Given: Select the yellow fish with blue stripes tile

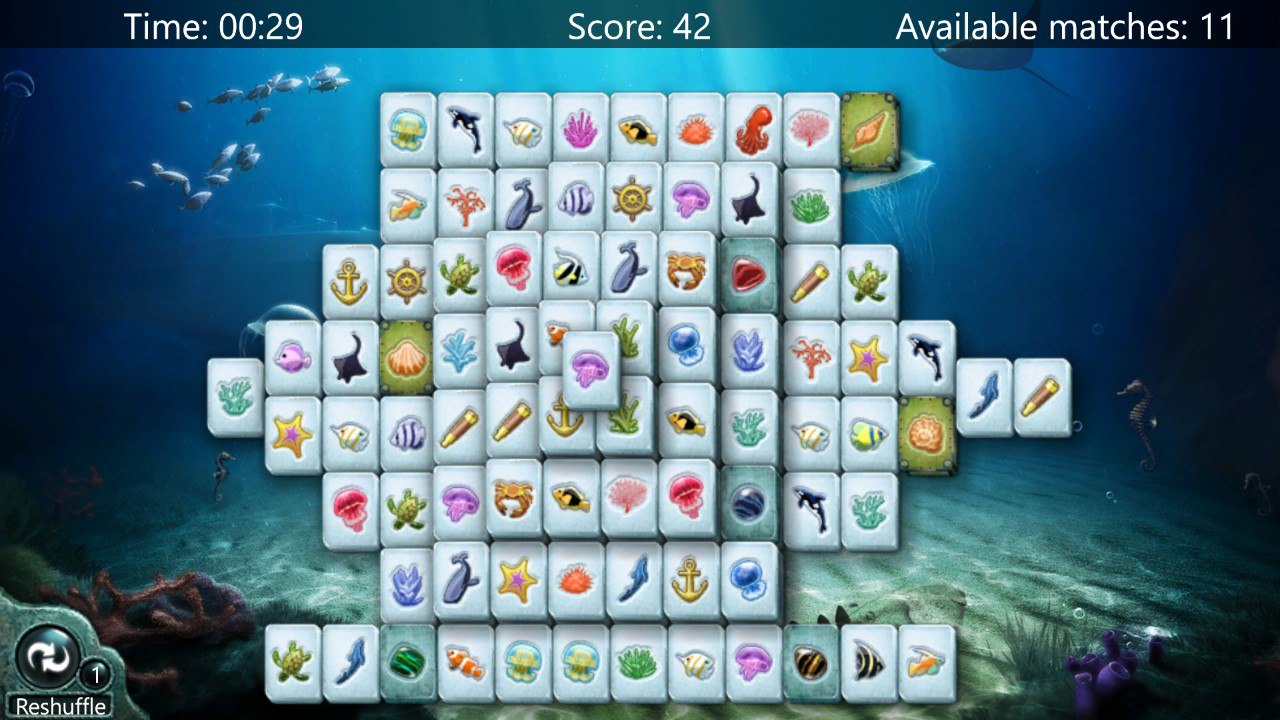Looking at the screenshot, I should point(868,434).
